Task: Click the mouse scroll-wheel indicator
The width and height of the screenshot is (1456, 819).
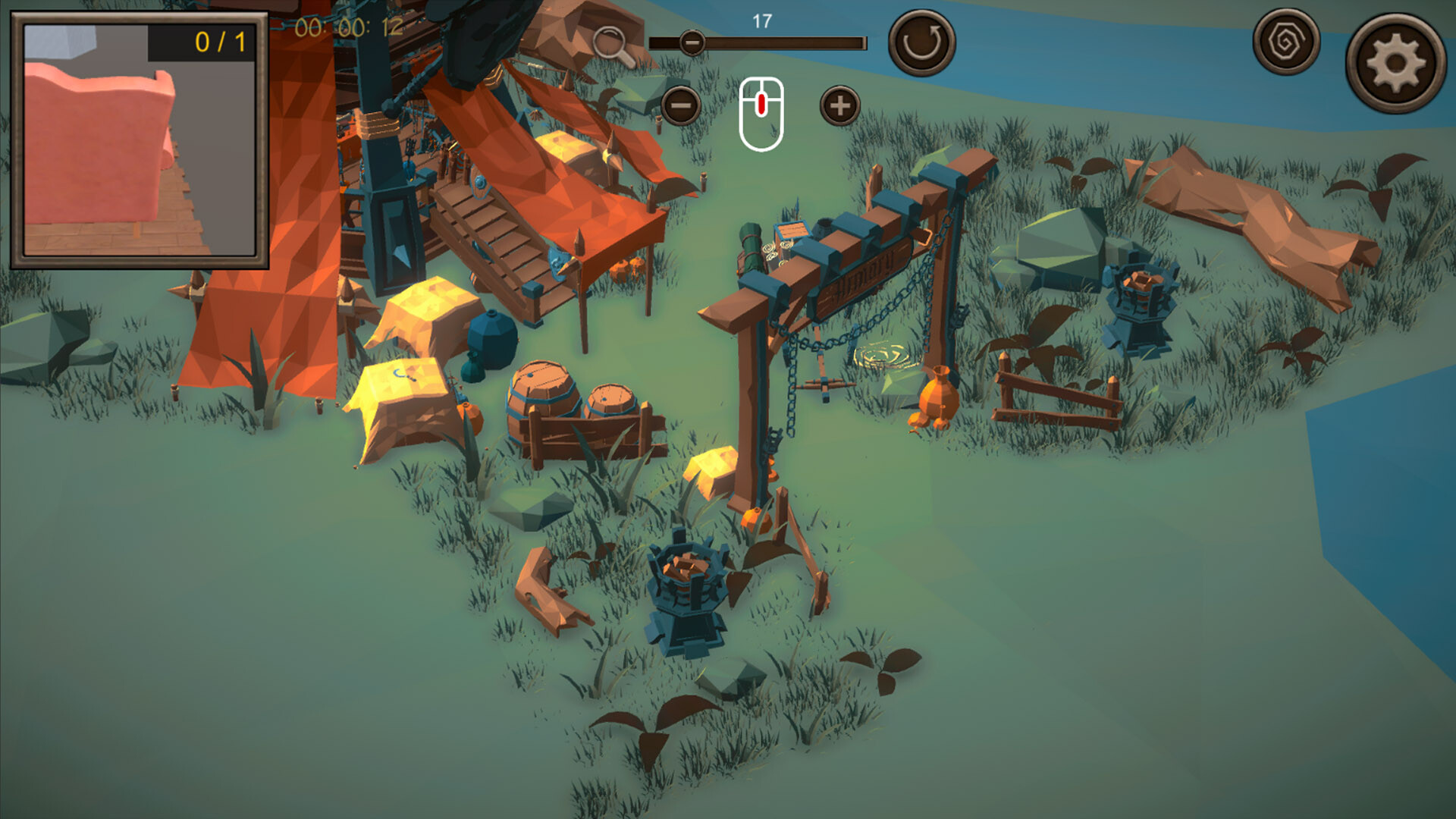Action: click(762, 108)
